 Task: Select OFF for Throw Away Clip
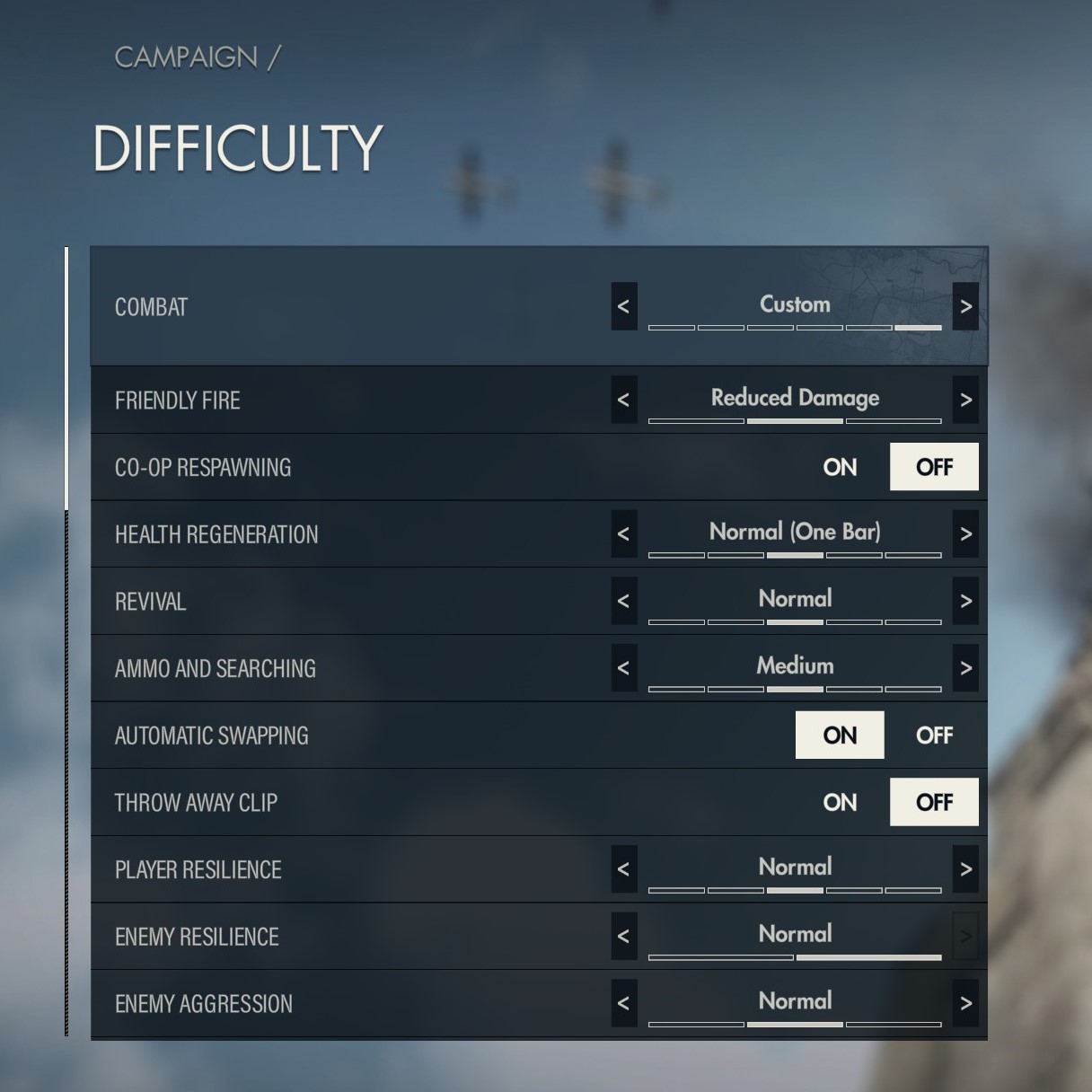pyautogui.click(x=934, y=802)
